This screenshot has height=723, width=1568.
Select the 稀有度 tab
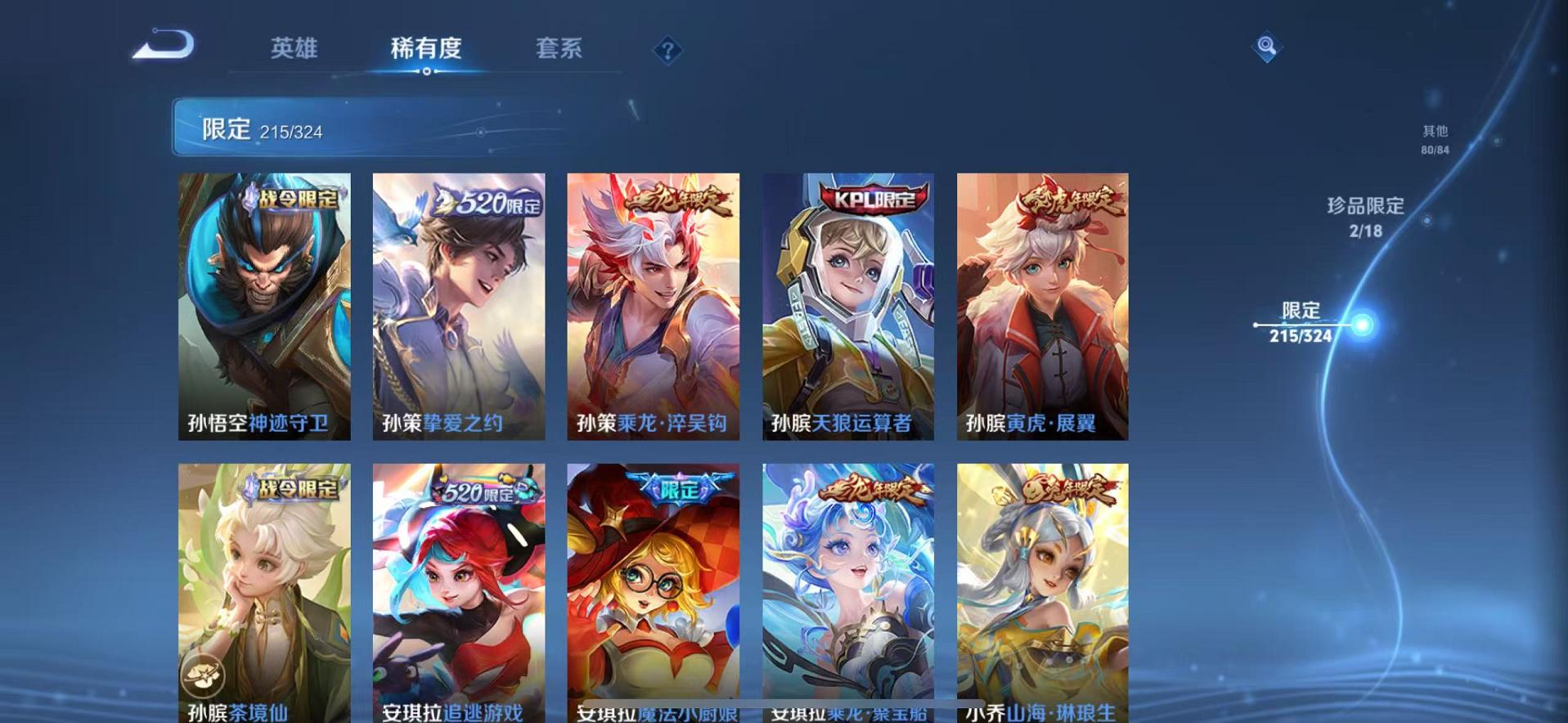pyautogui.click(x=425, y=49)
